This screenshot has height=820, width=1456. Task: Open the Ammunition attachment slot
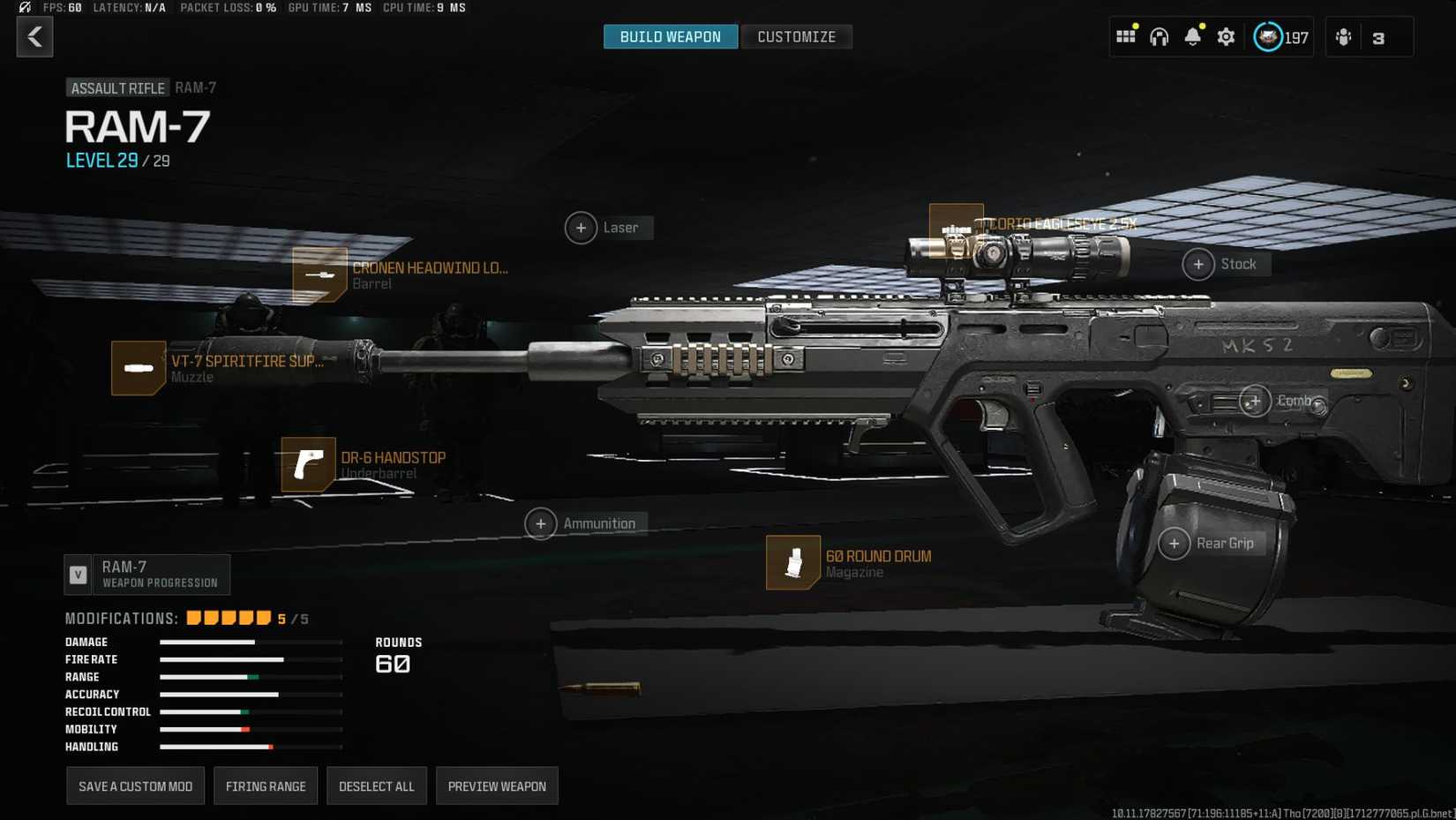click(540, 523)
